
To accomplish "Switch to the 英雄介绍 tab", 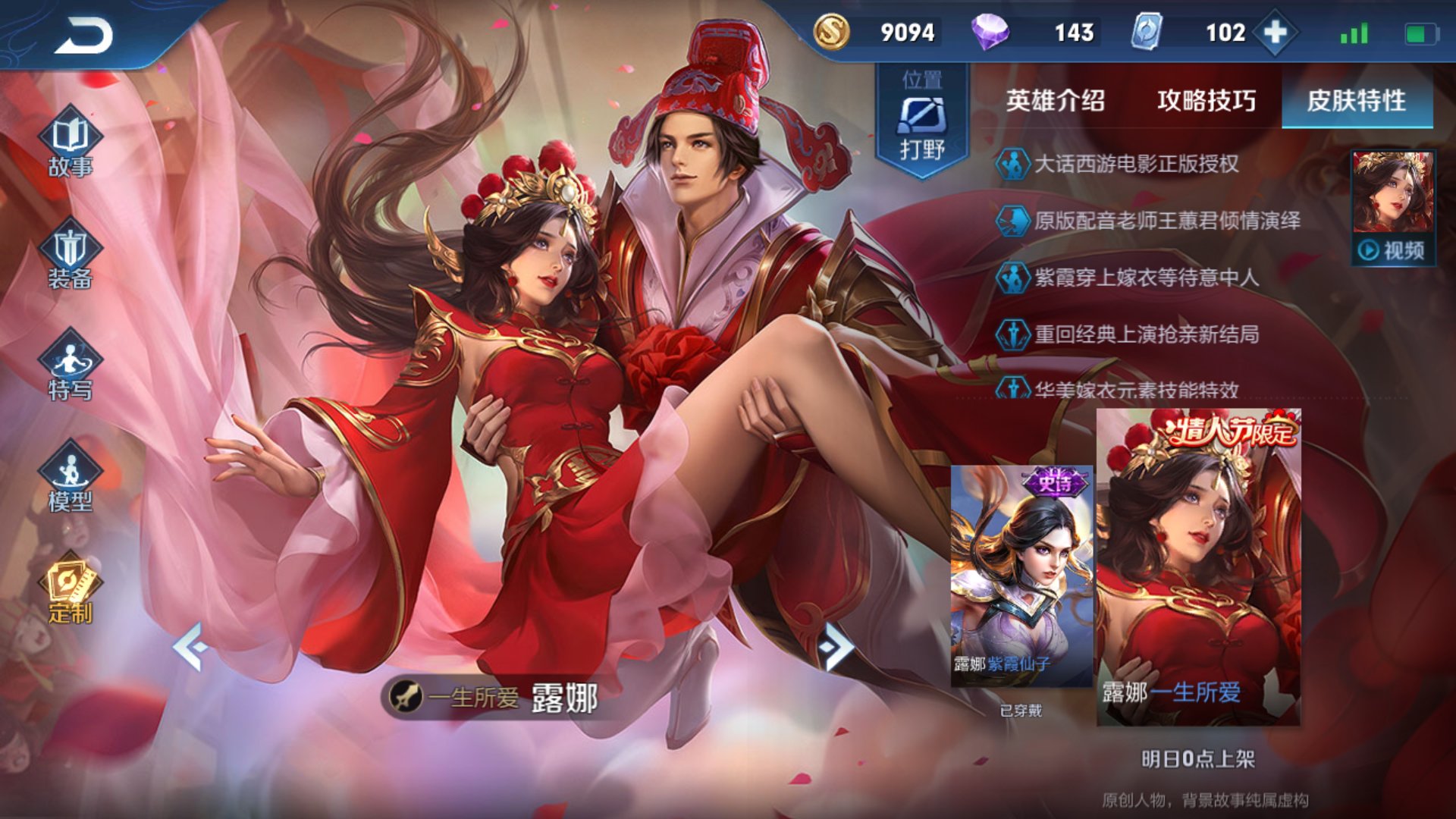I will tap(1055, 101).
